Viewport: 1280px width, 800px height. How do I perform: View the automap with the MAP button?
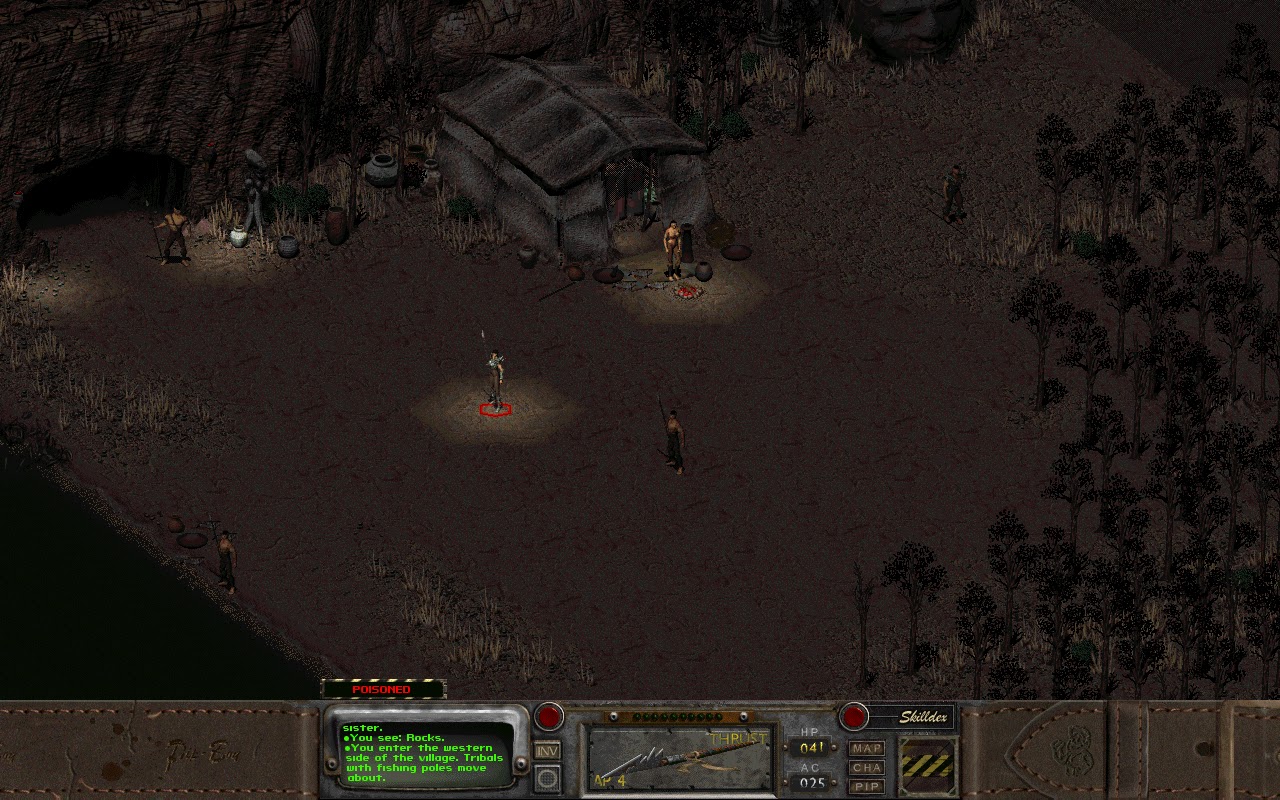click(866, 748)
